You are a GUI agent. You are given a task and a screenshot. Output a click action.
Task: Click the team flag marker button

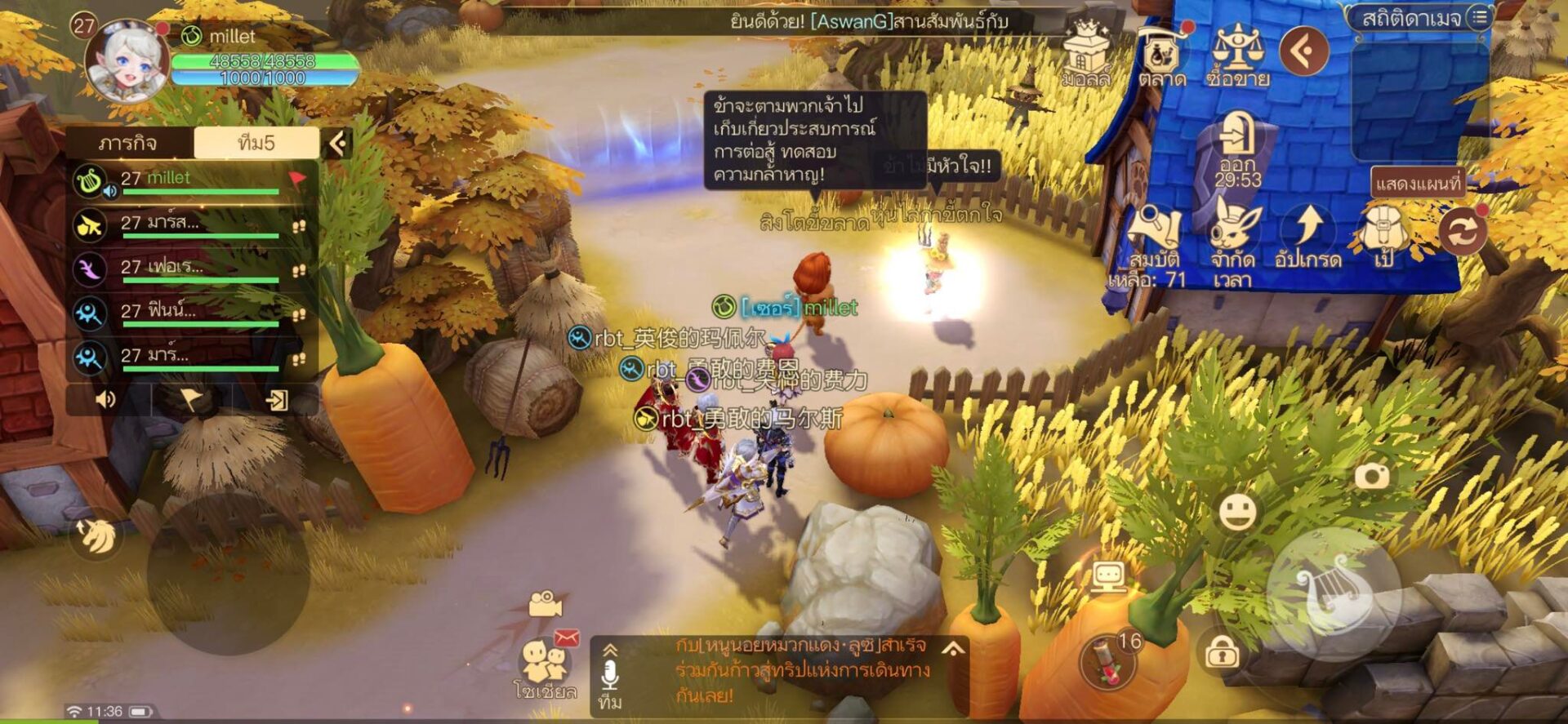click(x=191, y=399)
